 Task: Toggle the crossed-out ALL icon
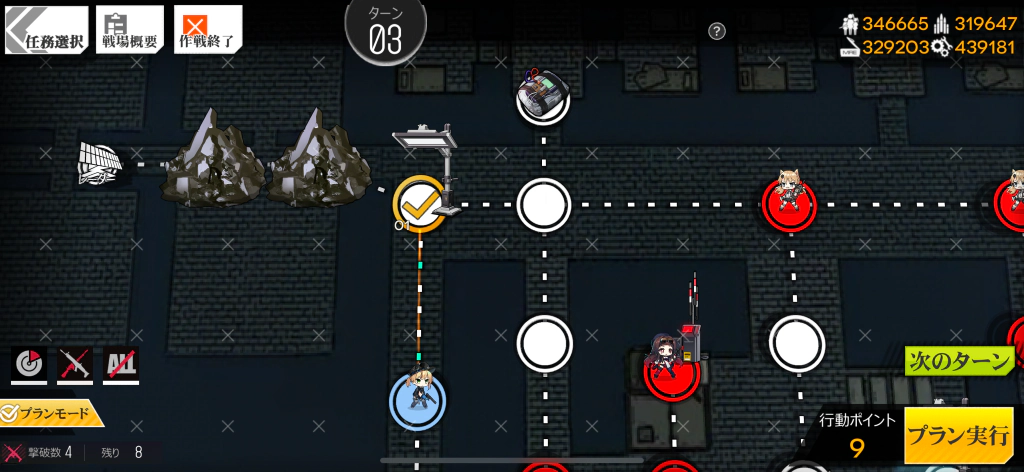121,365
